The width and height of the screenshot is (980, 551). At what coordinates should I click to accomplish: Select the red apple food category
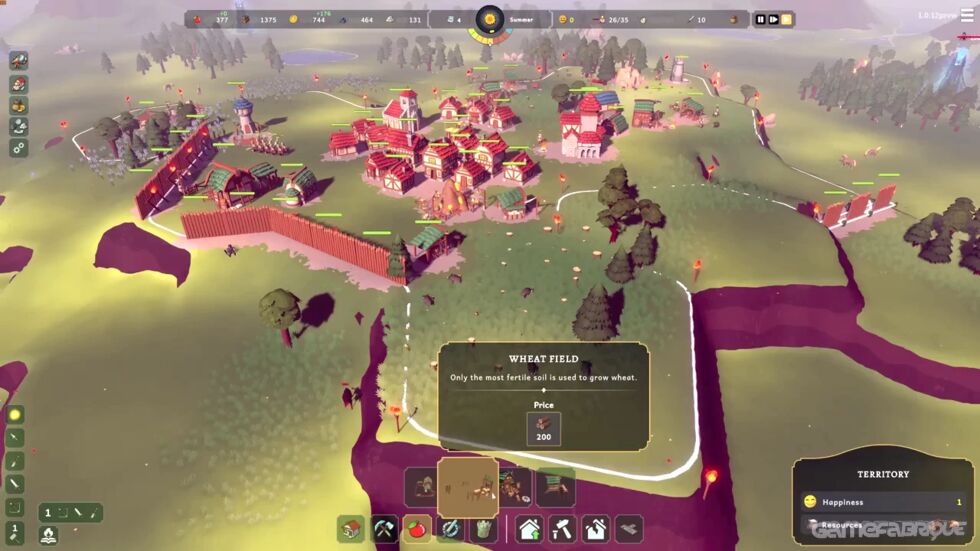coord(417,528)
